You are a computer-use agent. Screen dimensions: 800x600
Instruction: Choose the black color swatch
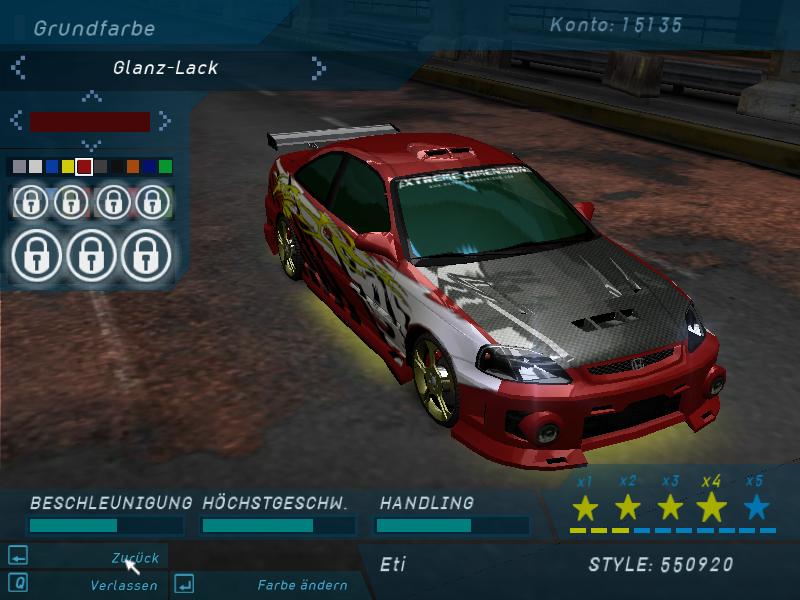[117, 166]
